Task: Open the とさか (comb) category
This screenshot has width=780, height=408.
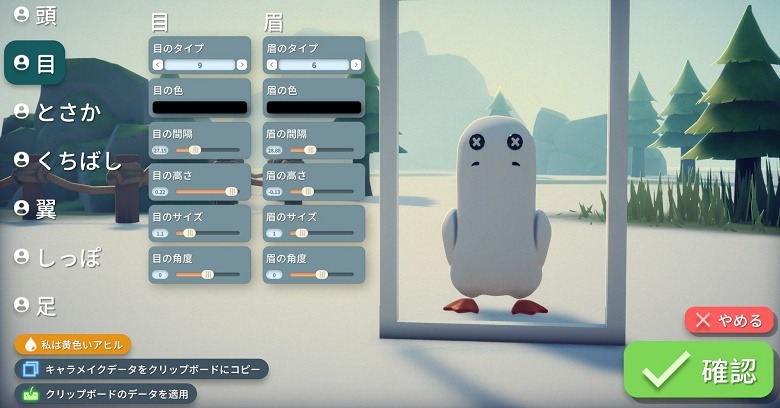Action: [x=58, y=112]
